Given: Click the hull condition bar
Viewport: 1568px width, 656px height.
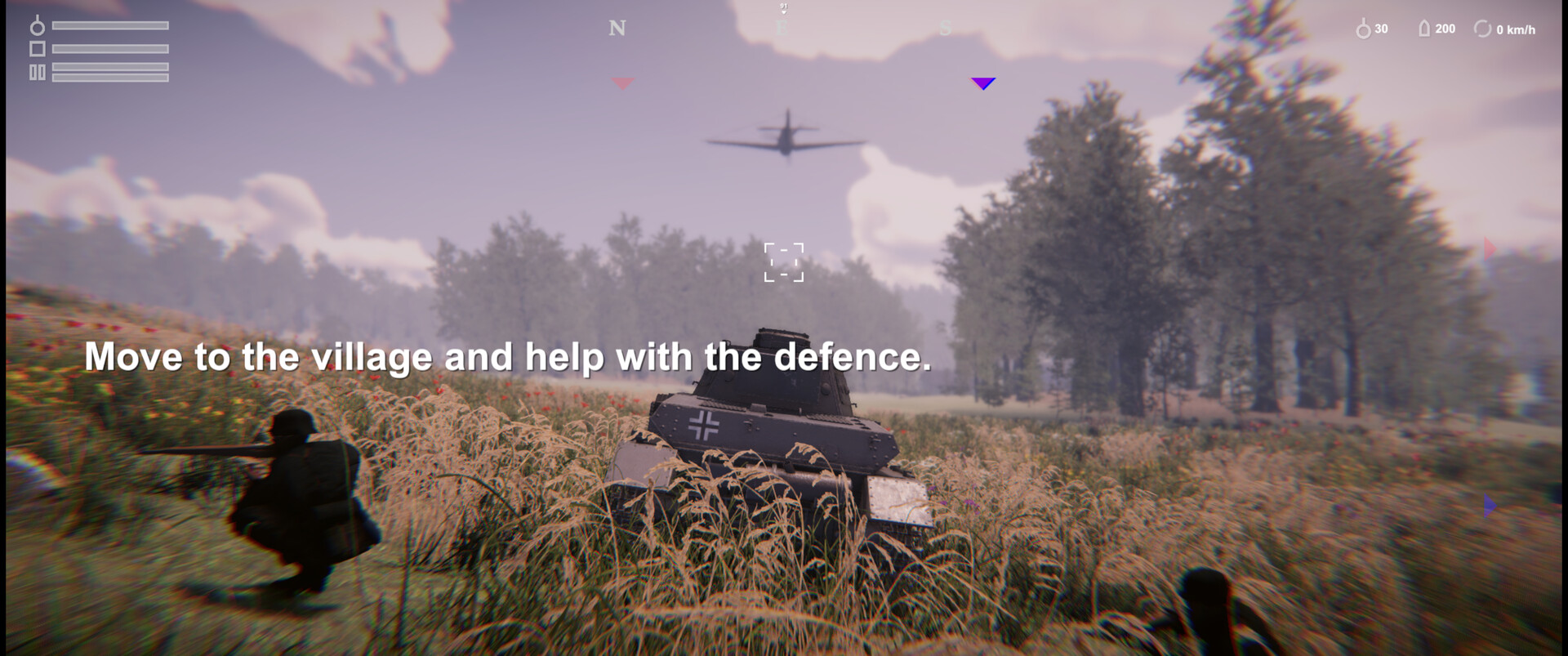Looking at the screenshot, I should (110, 48).
